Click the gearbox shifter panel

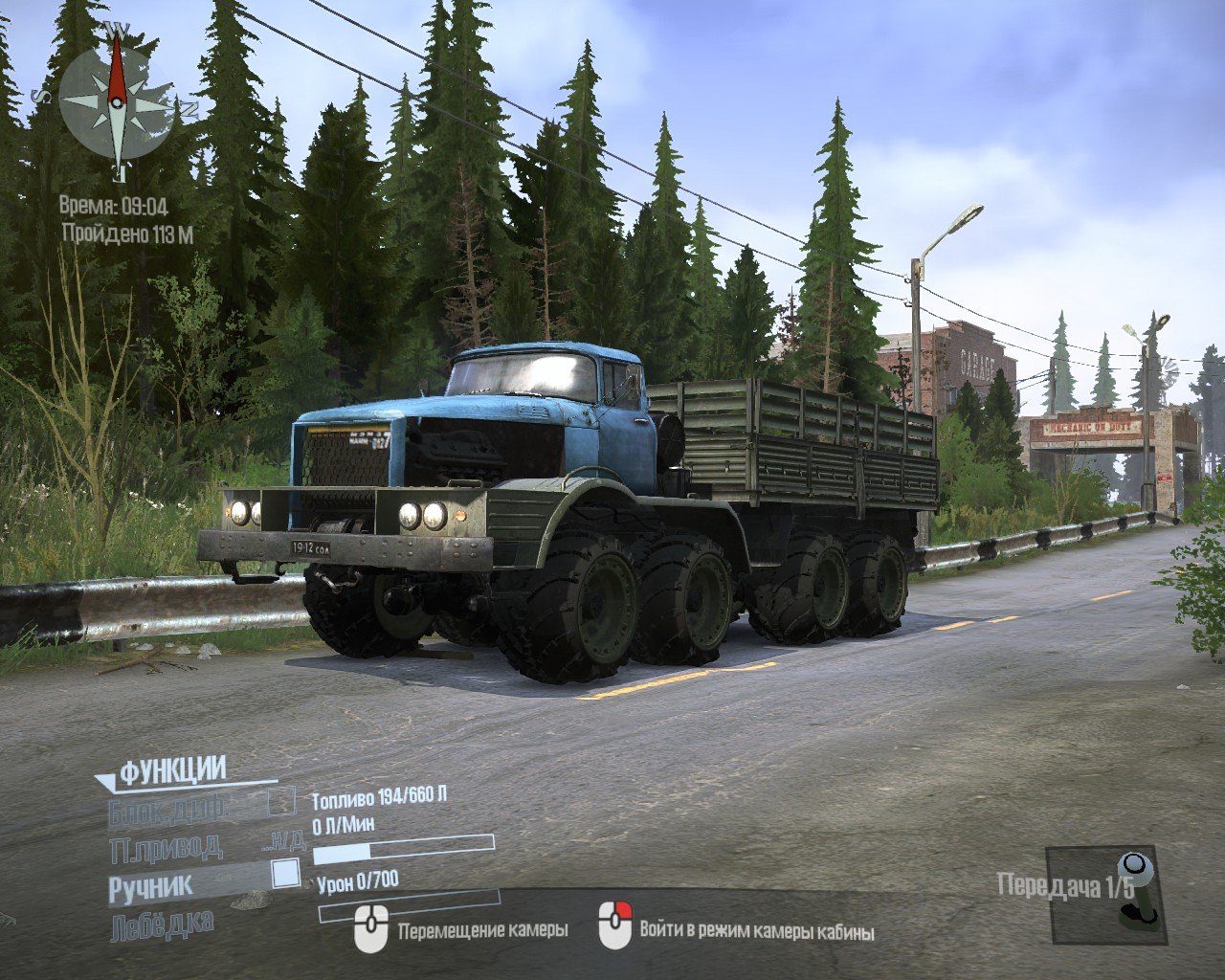click(1105, 893)
